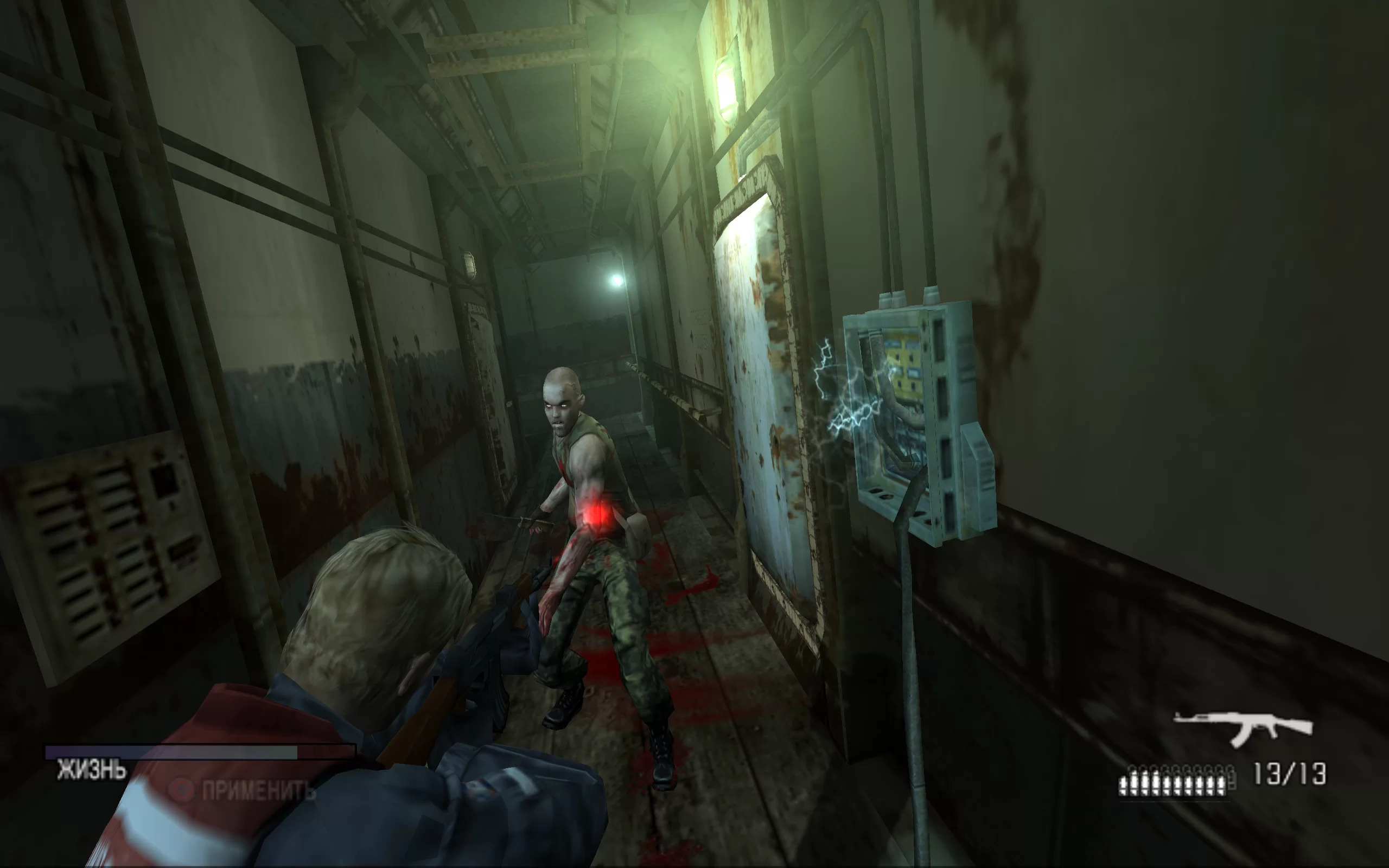Select the AK-47 weapon icon

(x=1243, y=728)
